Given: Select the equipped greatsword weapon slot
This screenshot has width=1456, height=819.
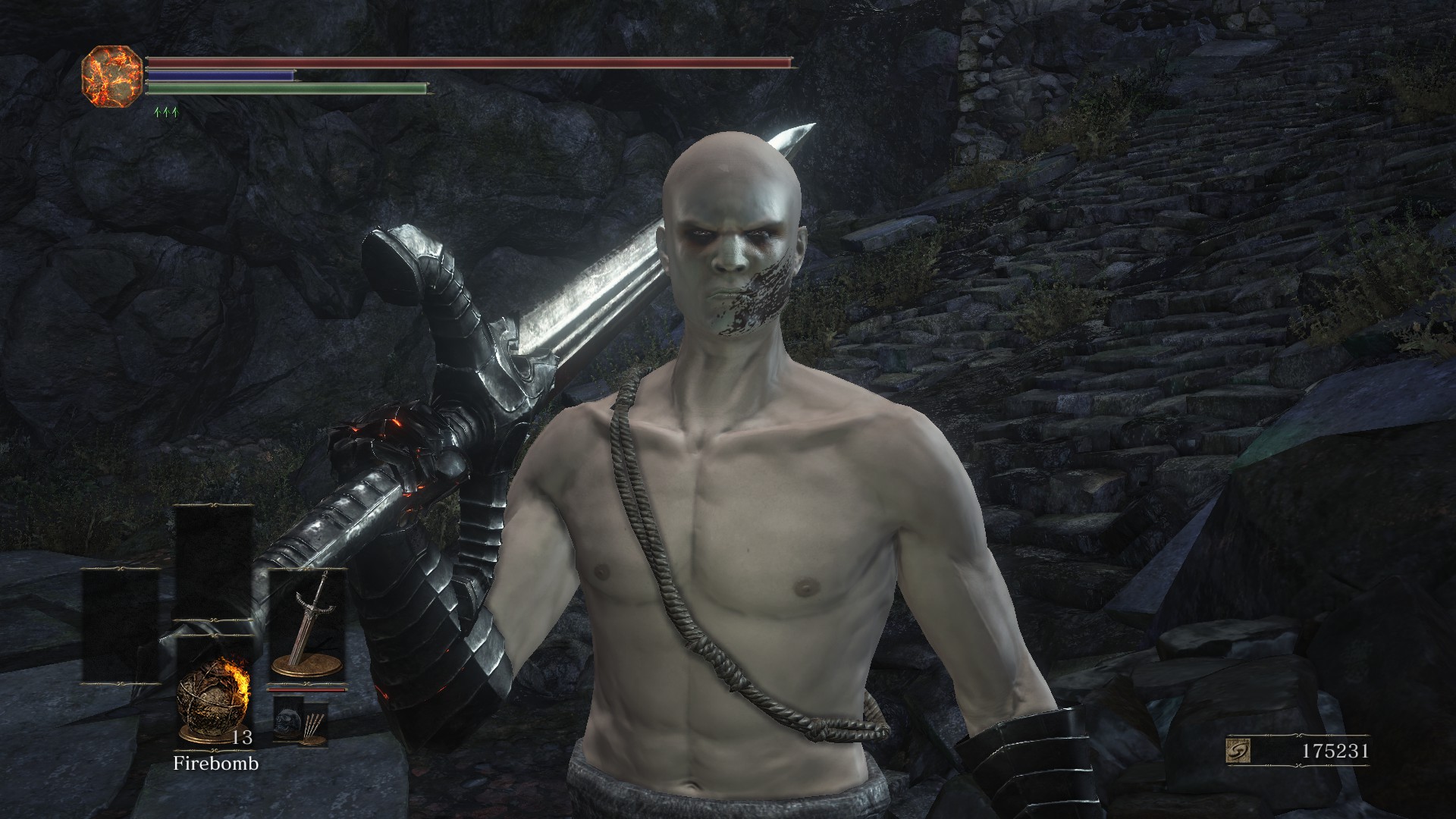Looking at the screenshot, I should (x=307, y=626).
